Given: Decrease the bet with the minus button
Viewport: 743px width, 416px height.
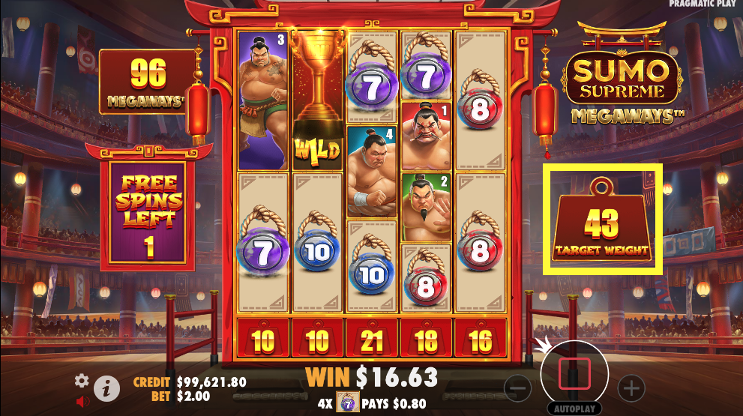Looking at the screenshot, I should click(517, 387).
